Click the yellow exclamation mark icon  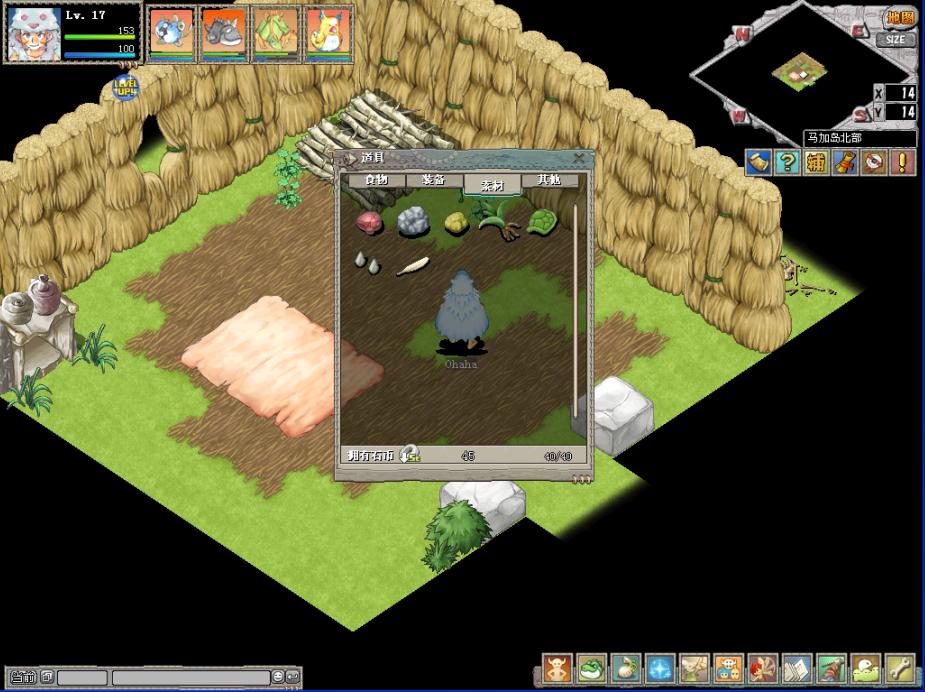903,162
